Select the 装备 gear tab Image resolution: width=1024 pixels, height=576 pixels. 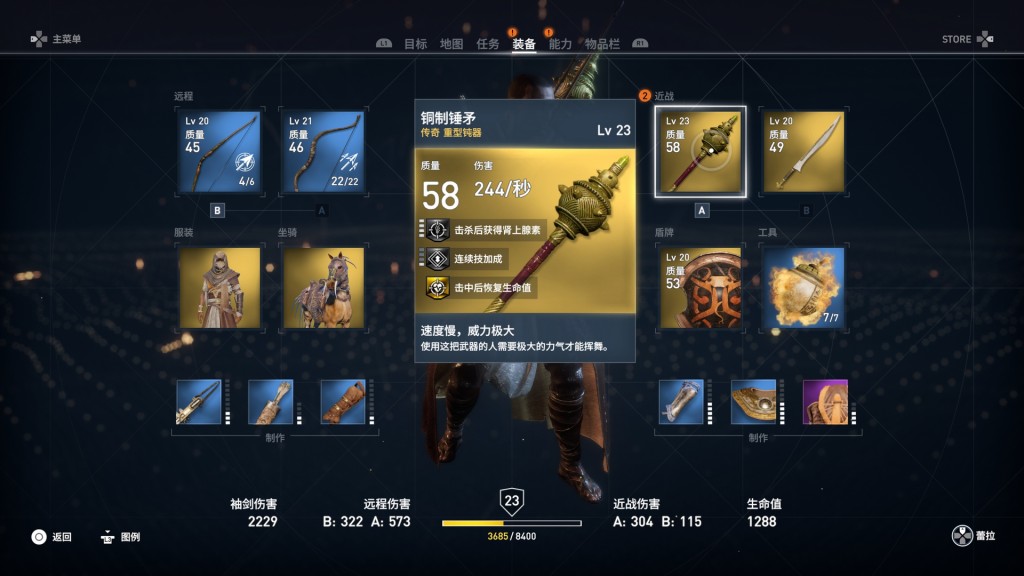click(524, 44)
